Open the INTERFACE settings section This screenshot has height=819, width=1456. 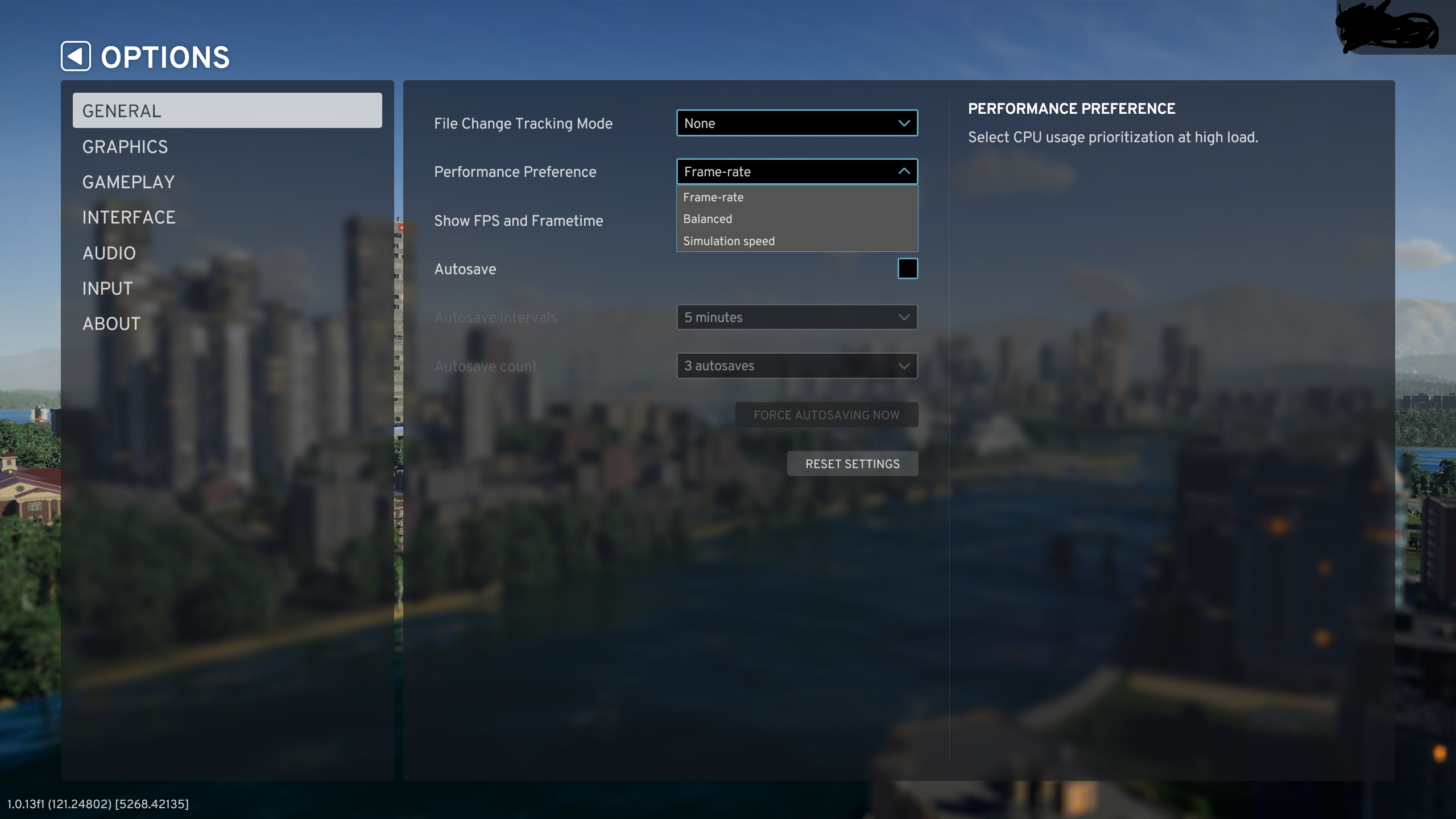pos(129,217)
